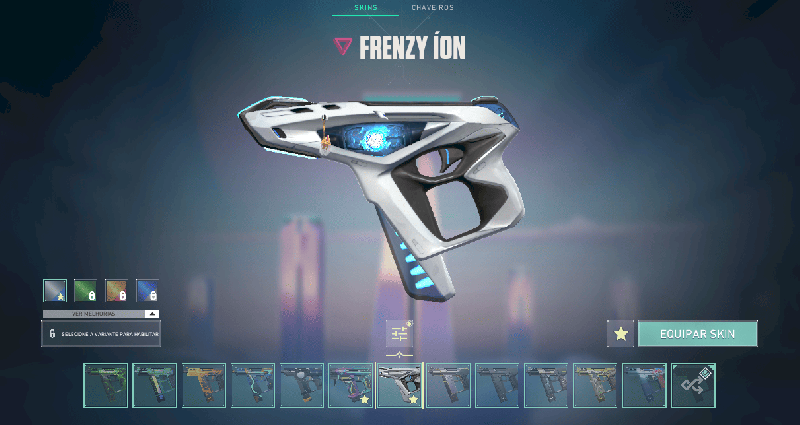
Task: Open the Chaveiros tab
Action: pos(433,8)
